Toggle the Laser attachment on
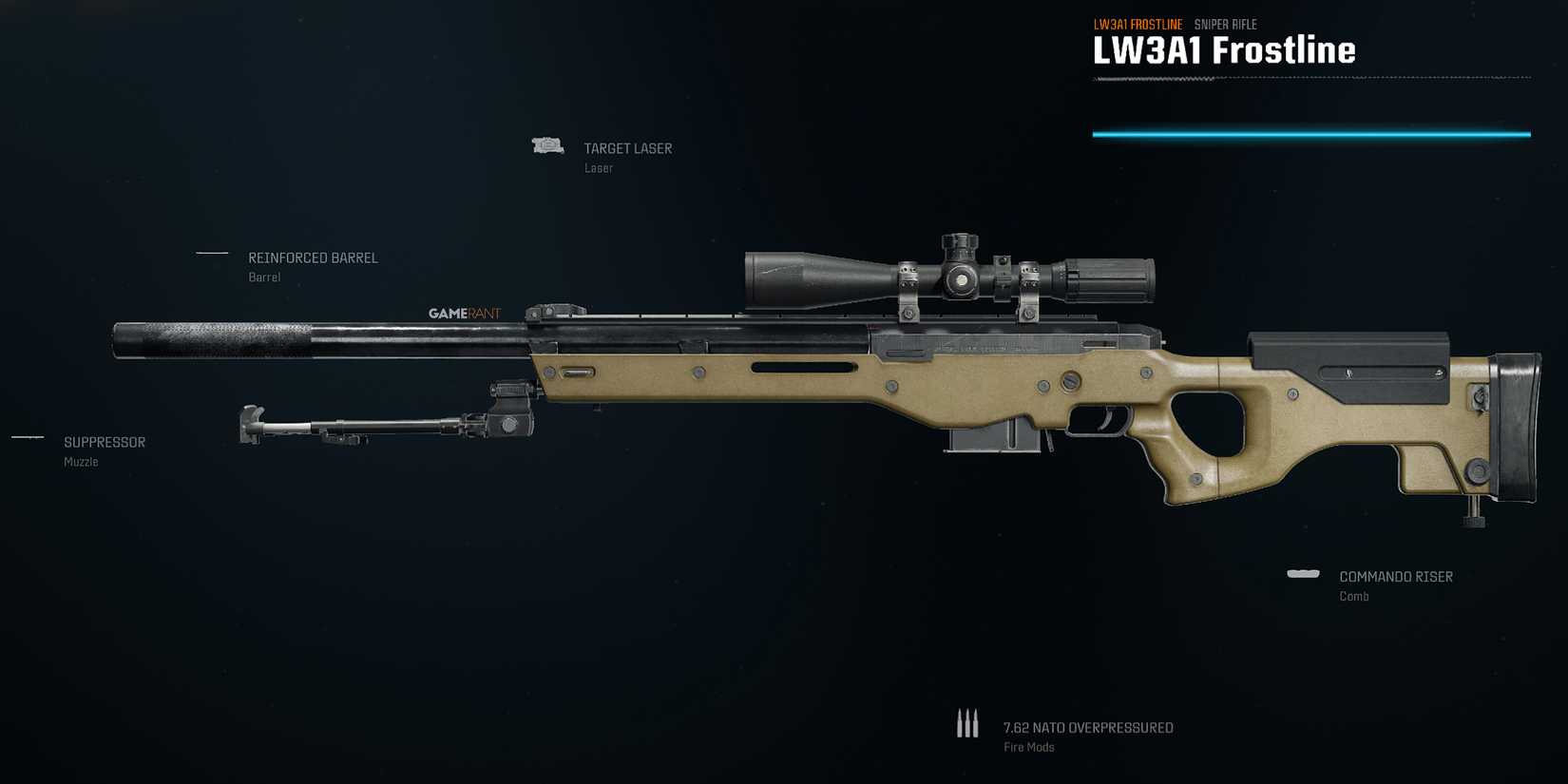 click(598, 167)
